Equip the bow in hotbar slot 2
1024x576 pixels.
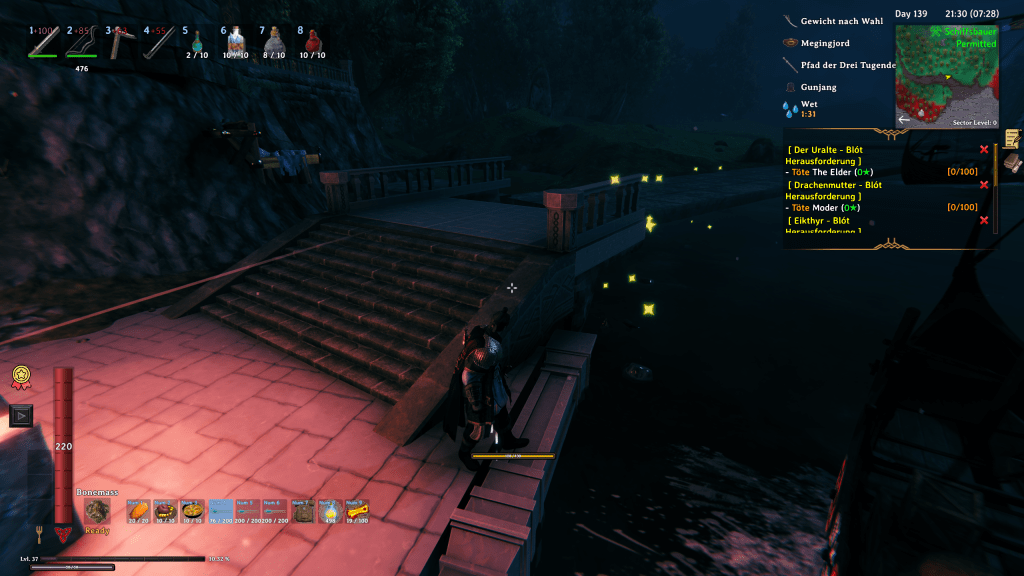[x=81, y=41]
